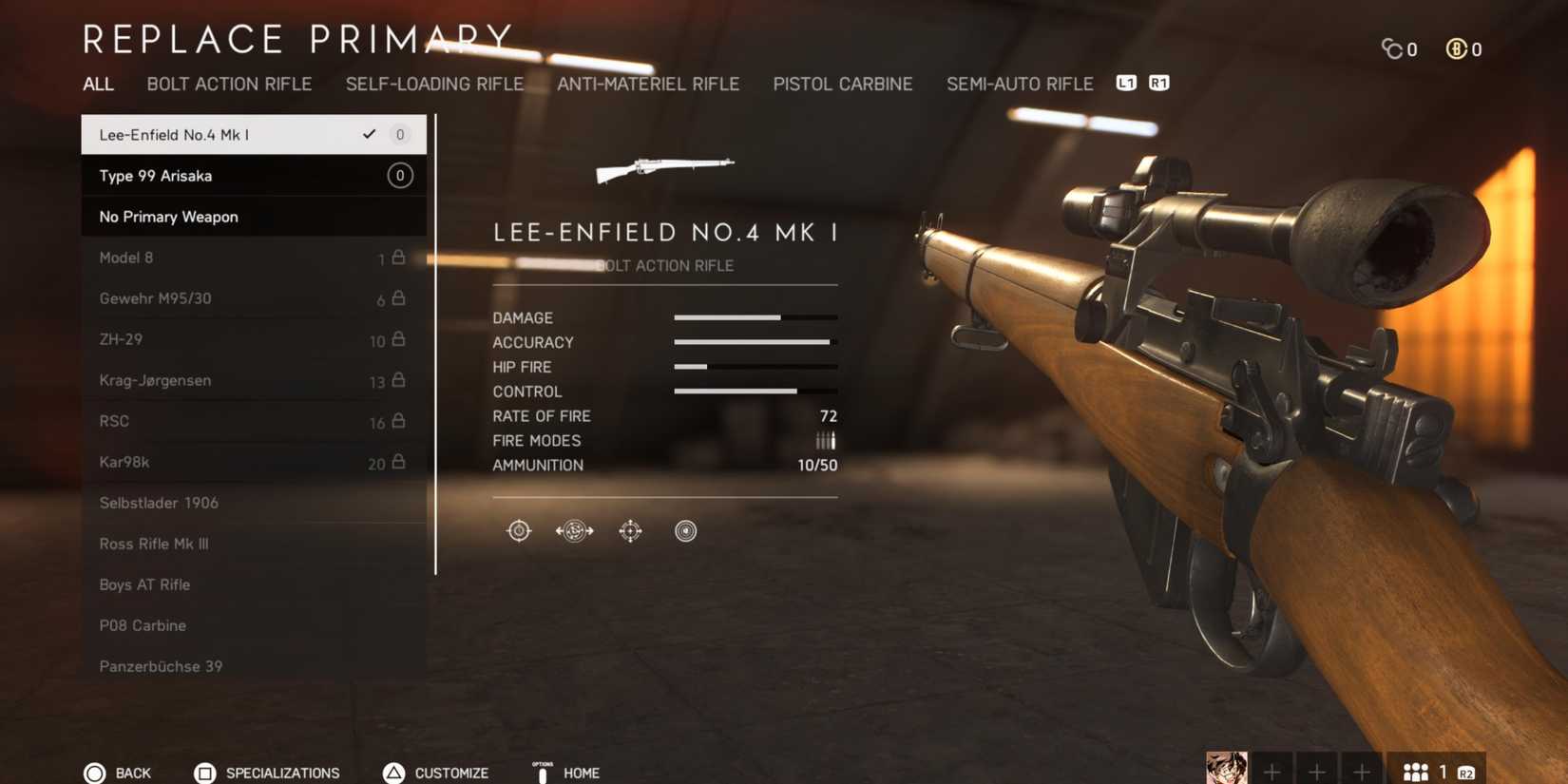Image resolution: width=1568 pixels, height=784 pixels.
Task: Click the fire modes bullets icon
Action: point(823,440)
